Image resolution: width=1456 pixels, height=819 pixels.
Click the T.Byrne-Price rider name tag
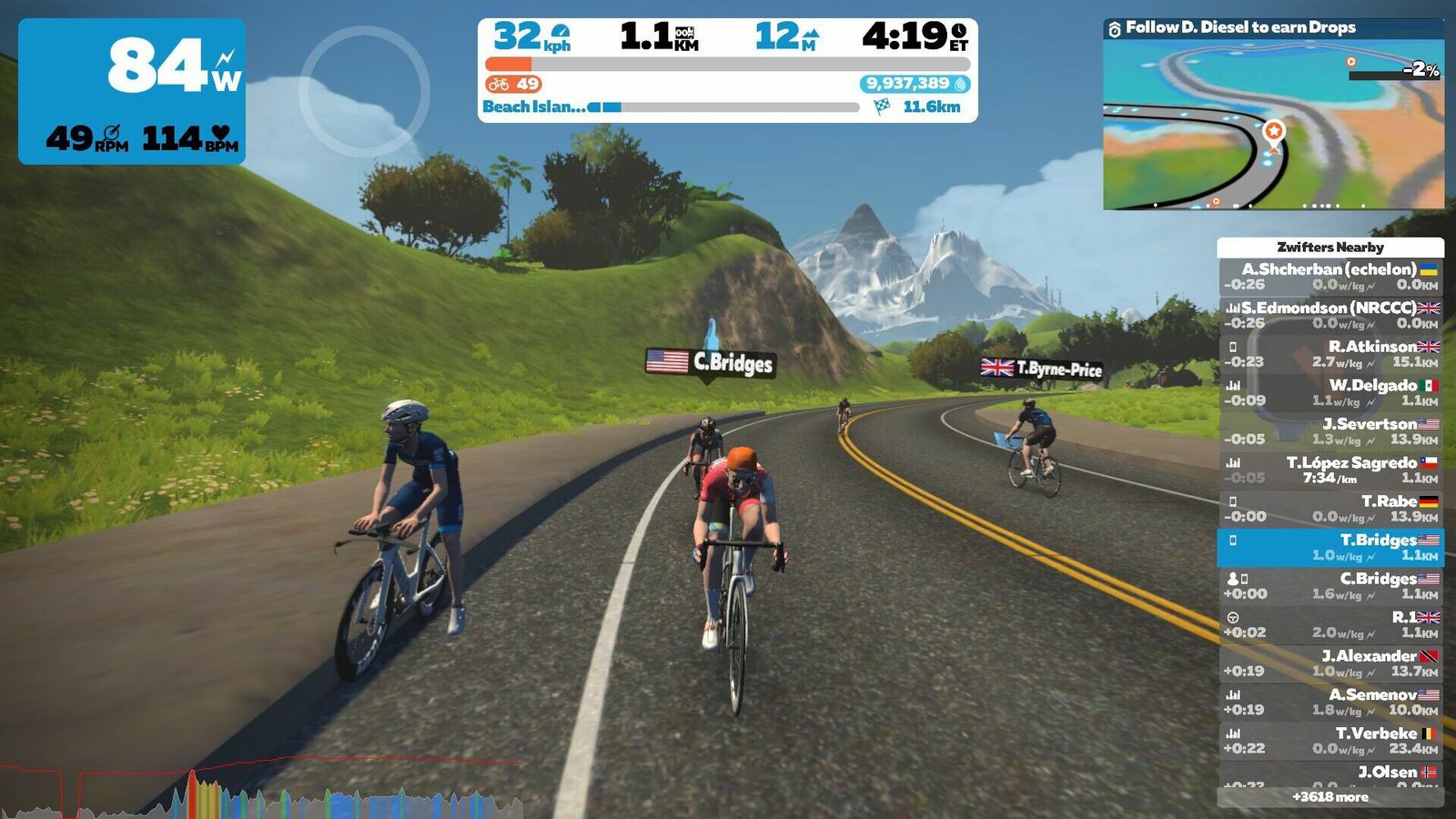1042,369
